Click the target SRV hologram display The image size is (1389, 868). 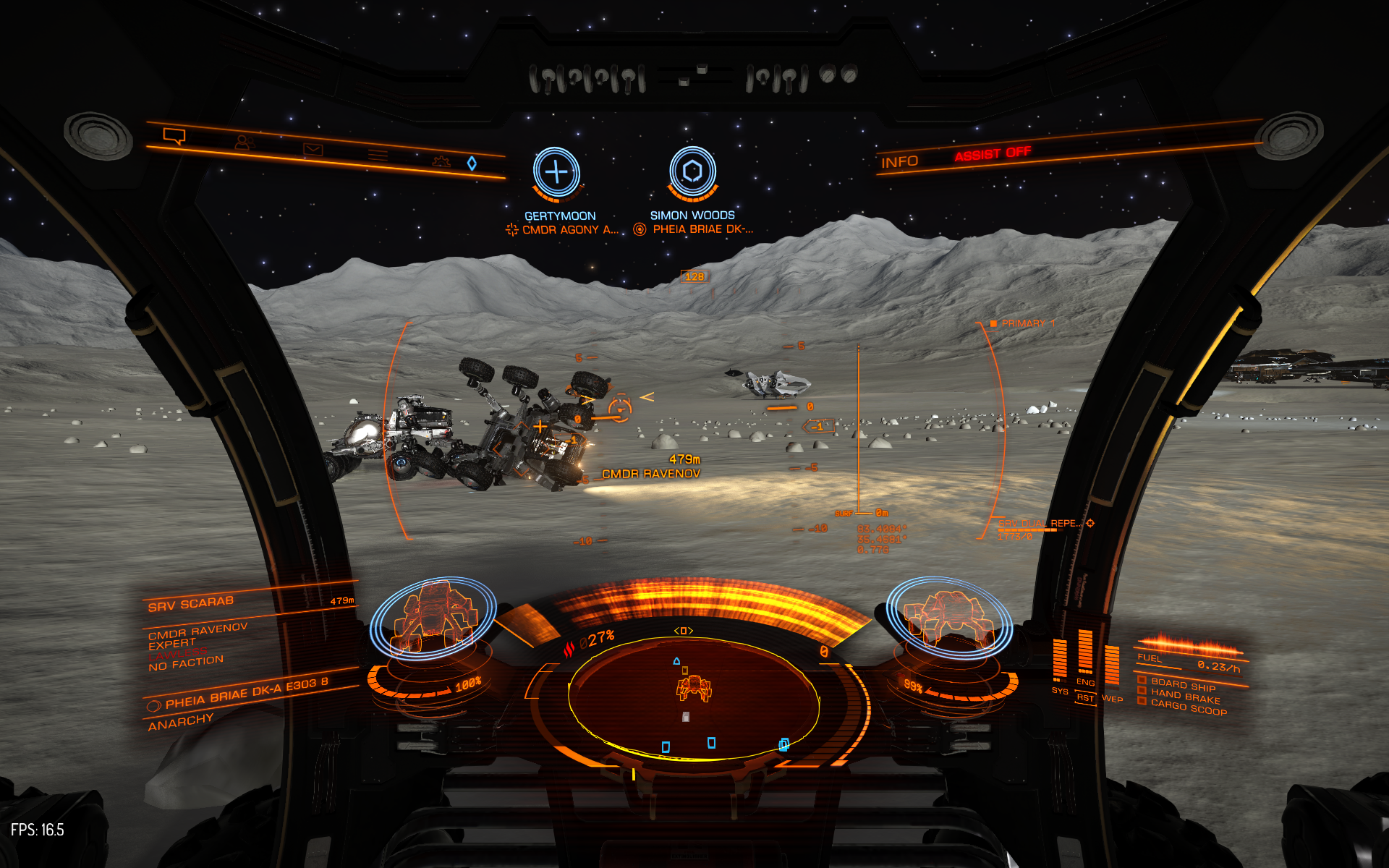coord(433,616)
